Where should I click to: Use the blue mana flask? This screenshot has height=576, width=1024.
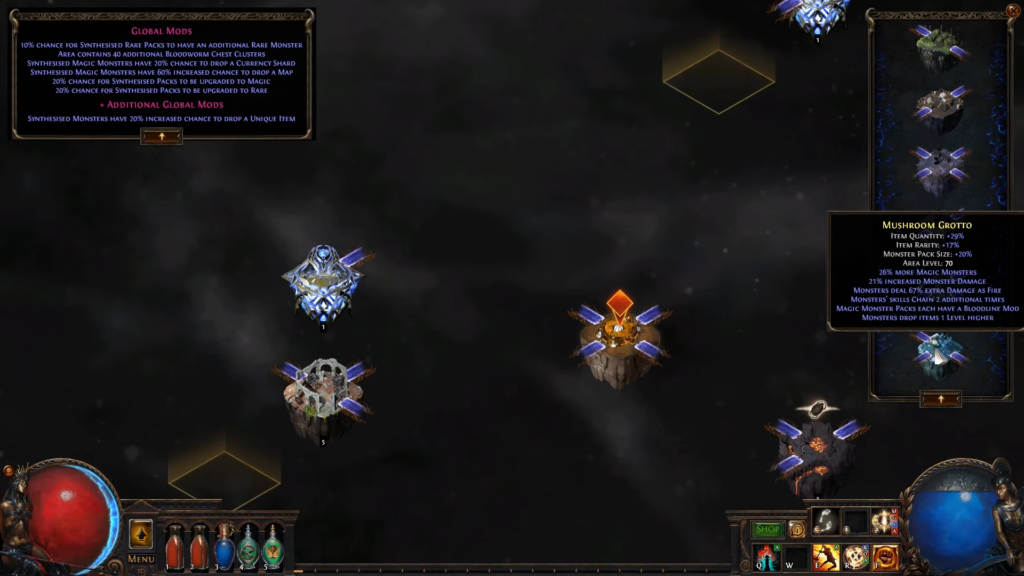(x=224, y=547)
